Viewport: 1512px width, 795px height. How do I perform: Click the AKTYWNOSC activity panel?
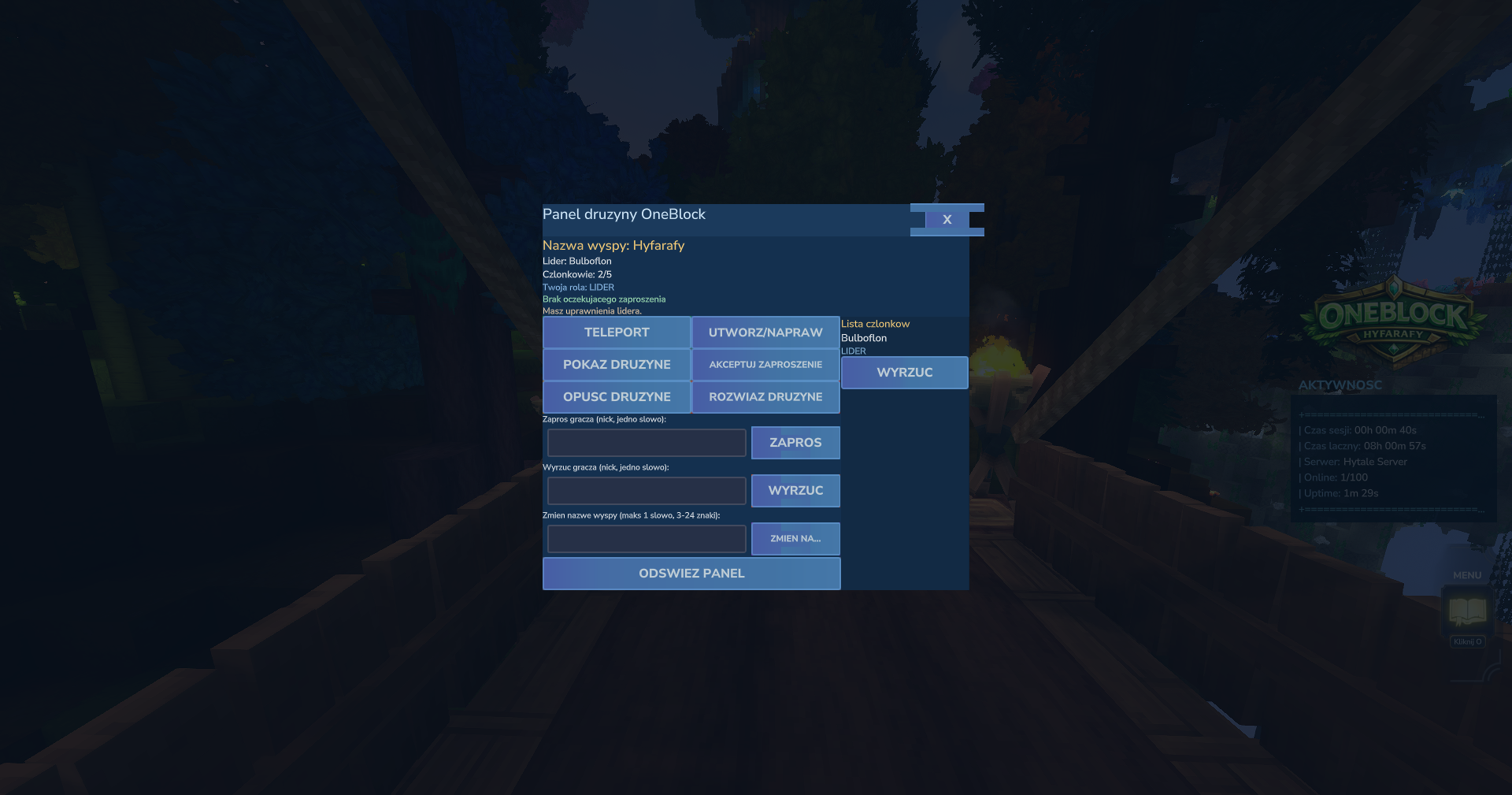tap(1394, 457)
